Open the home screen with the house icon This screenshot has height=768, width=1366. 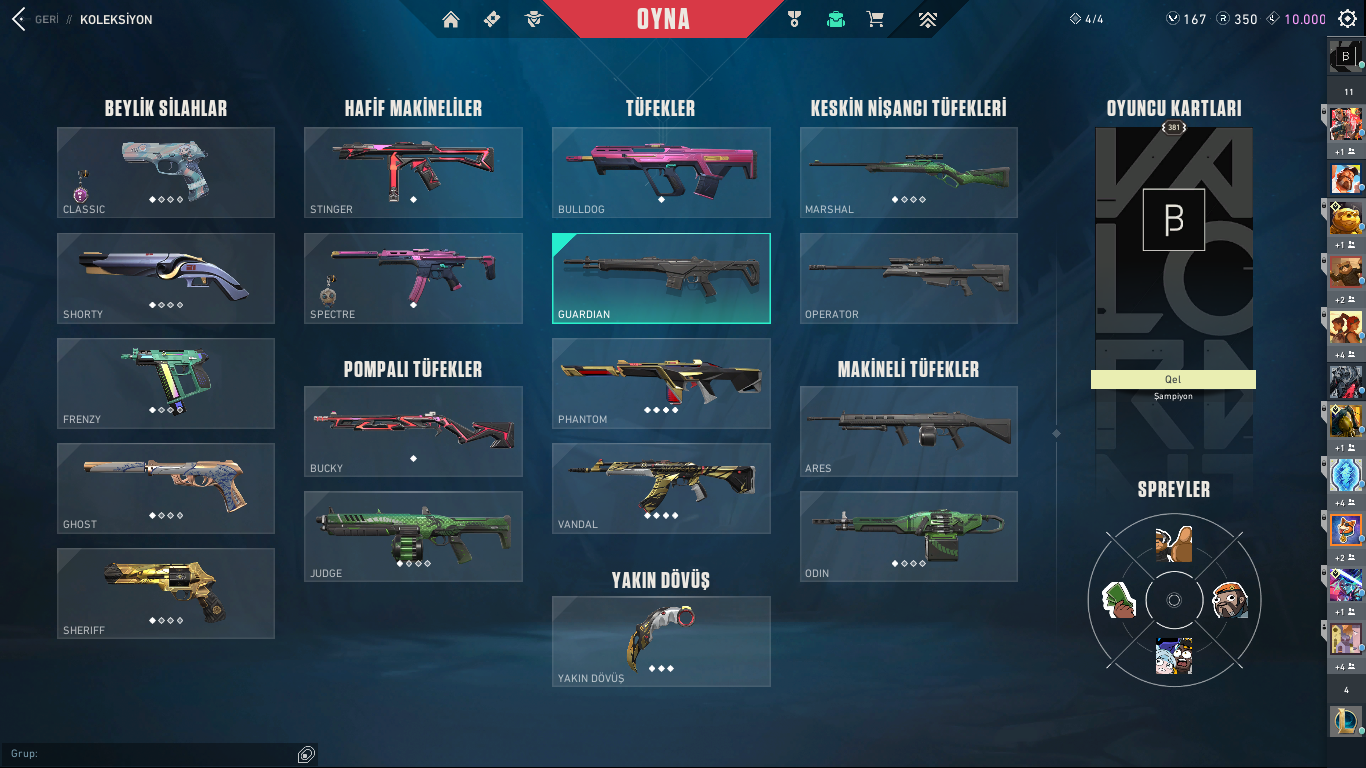click(x=451, y=18)
